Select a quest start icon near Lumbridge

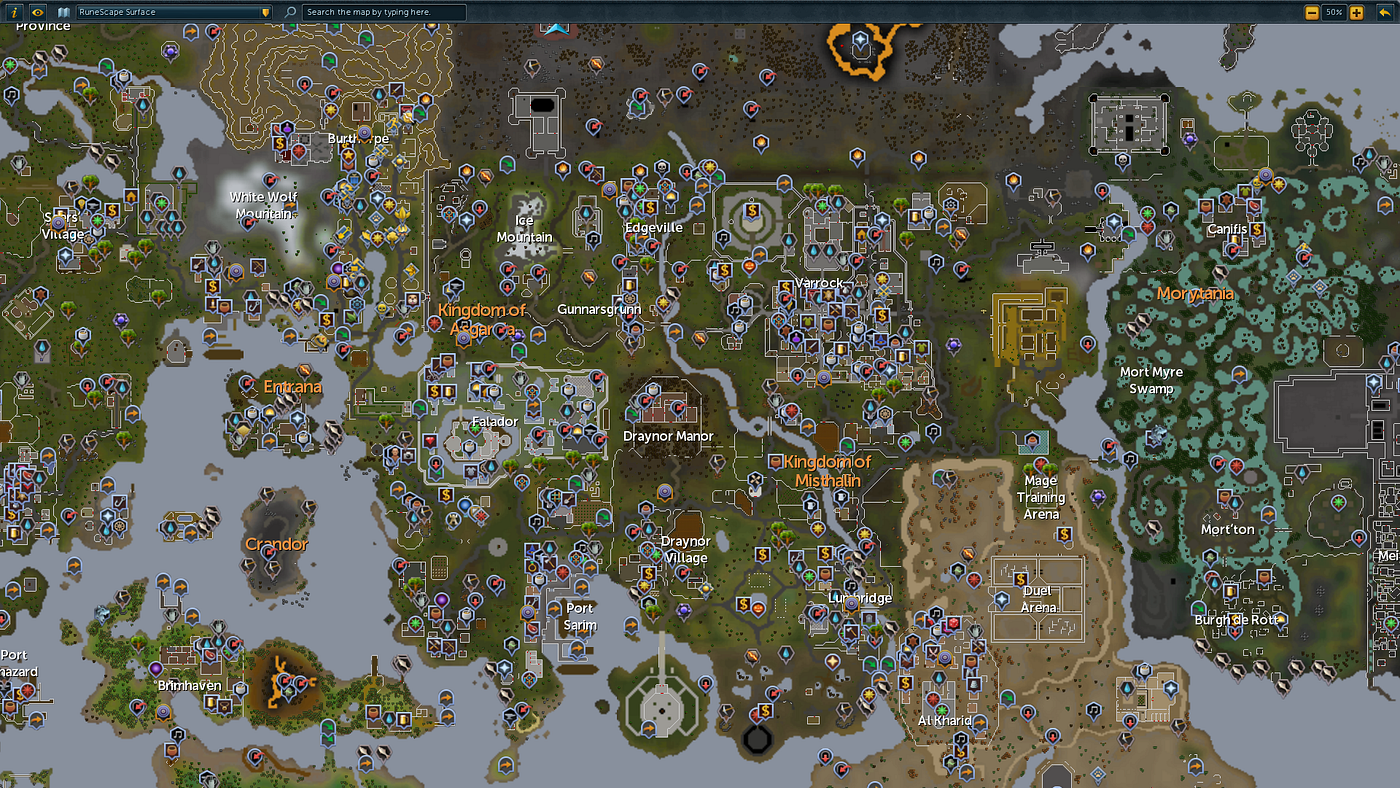point(809,576)
